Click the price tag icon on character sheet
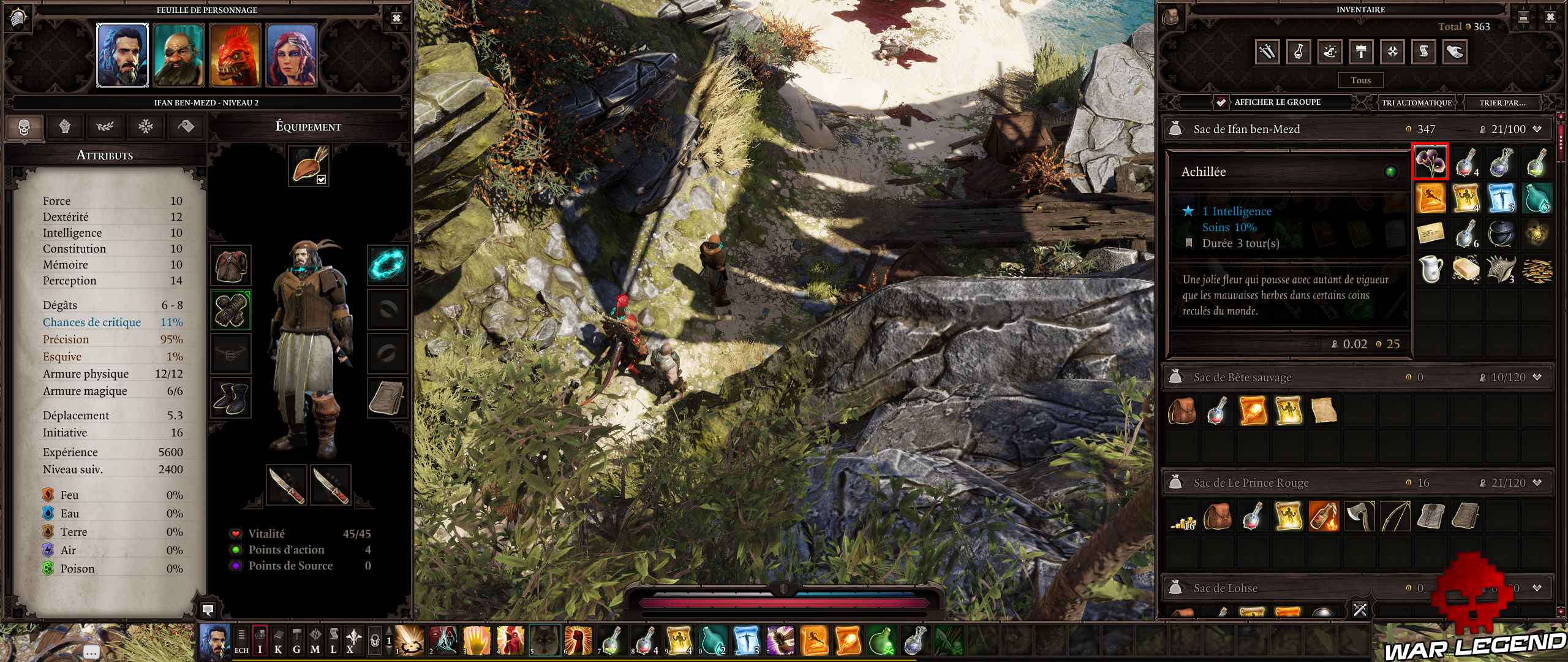The image size is (1568, 662). tap(187, 127)
